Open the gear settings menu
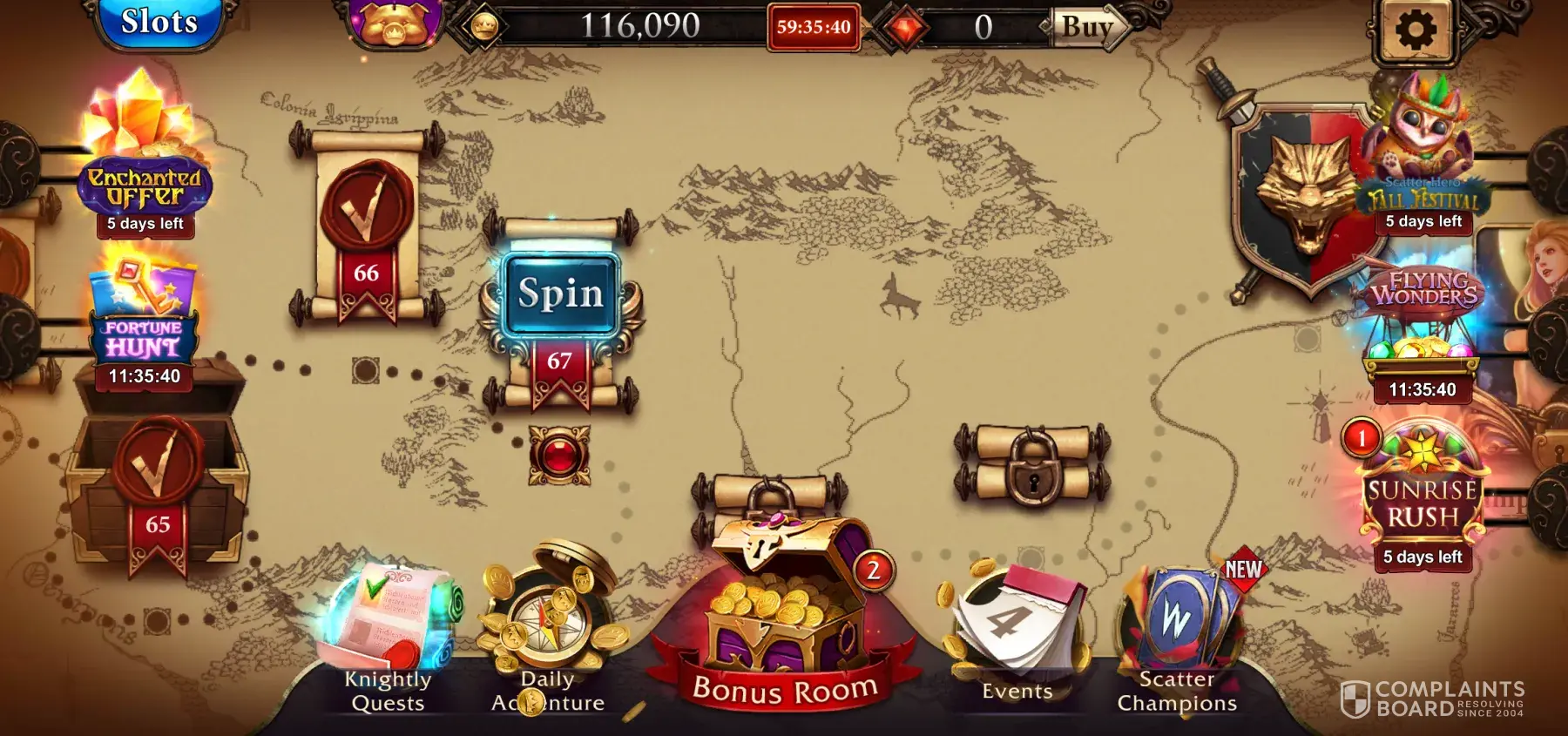 [1416, 30]
